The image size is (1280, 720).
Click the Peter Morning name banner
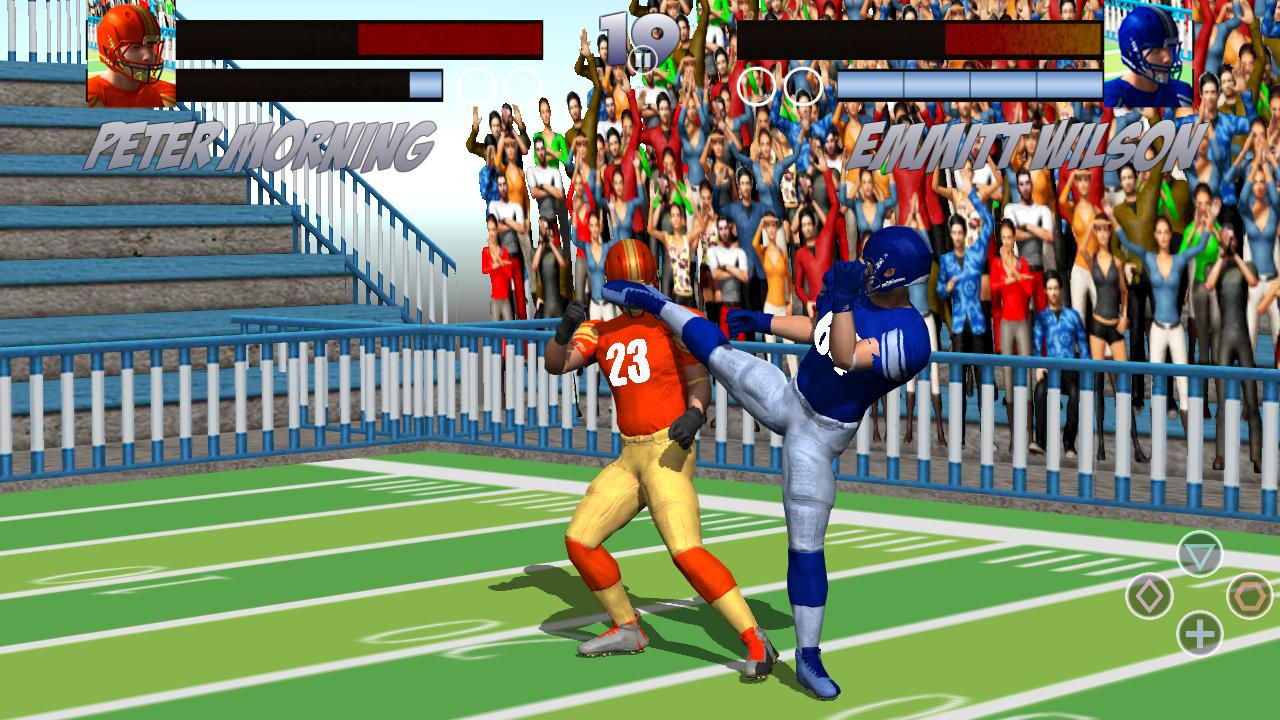tap(260, 143)
